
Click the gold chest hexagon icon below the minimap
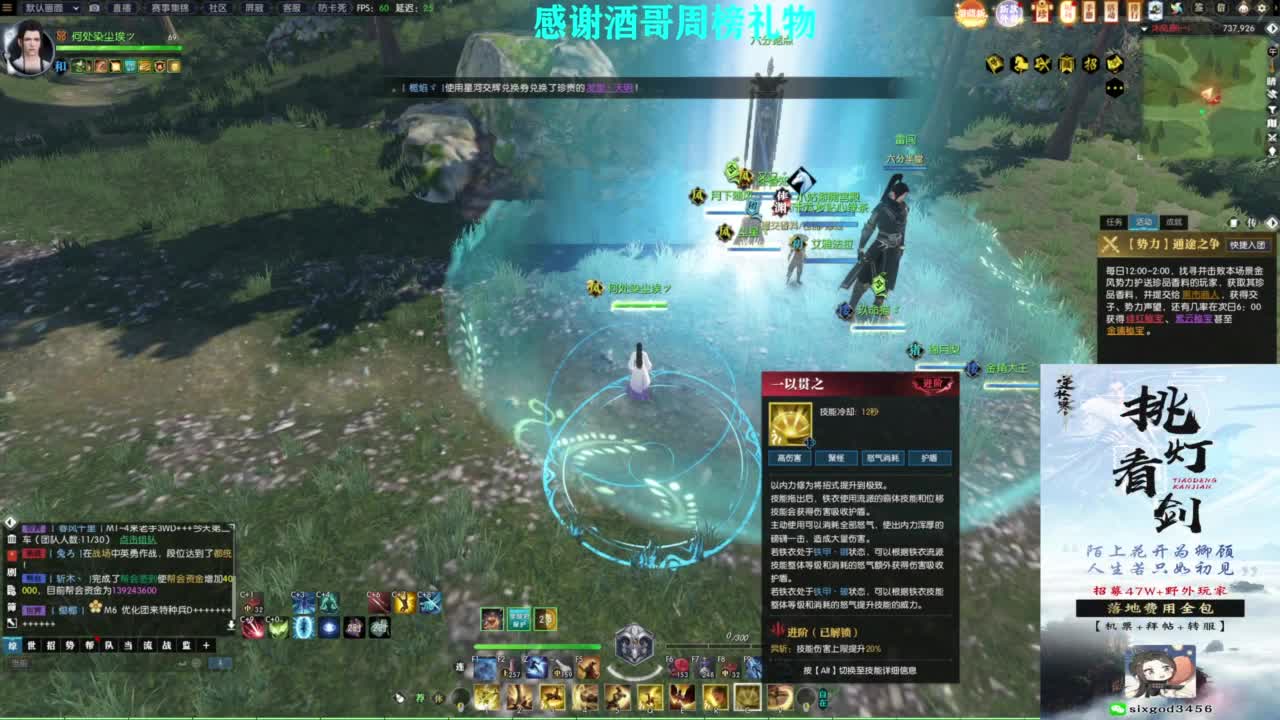[995, 63]
